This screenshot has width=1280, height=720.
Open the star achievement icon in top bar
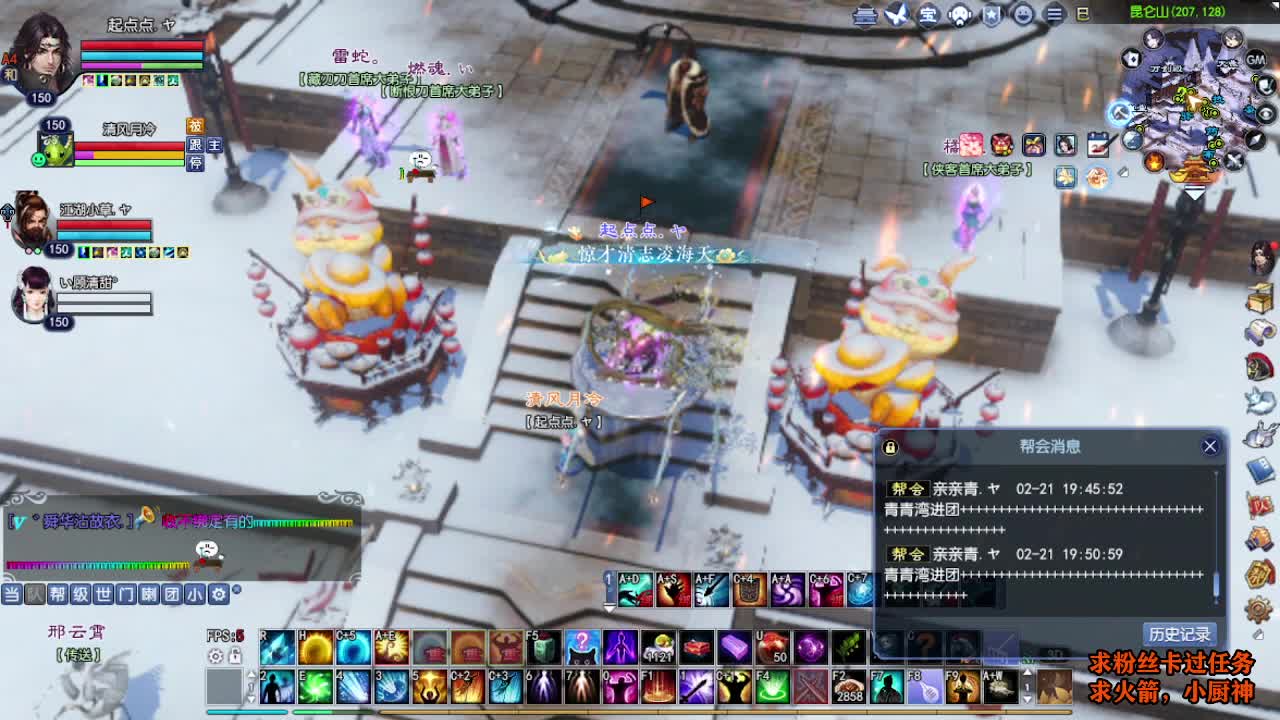[x=992, y=13]
